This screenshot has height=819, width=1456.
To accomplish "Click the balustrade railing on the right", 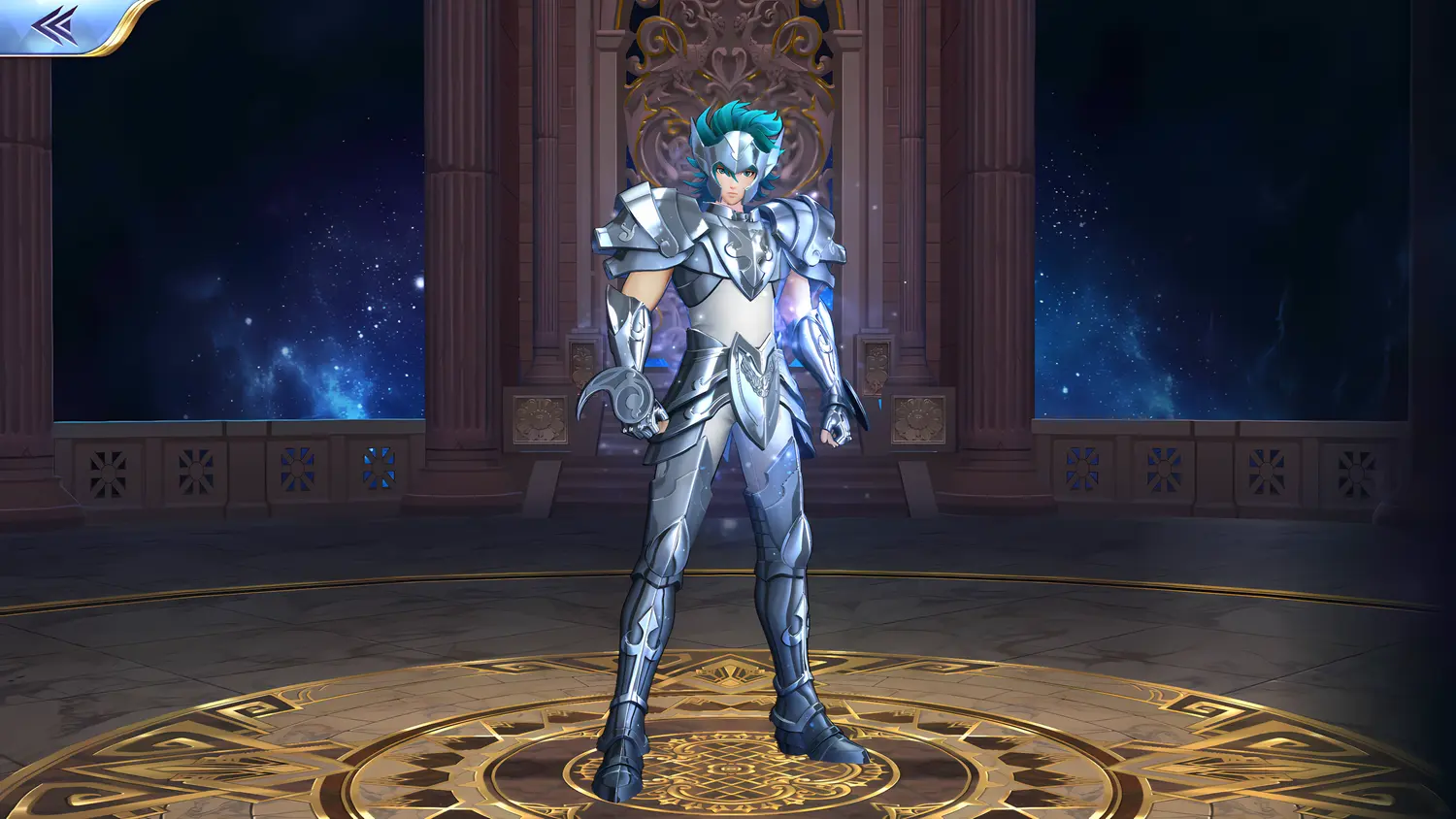I will click(x=1165, y=466).
